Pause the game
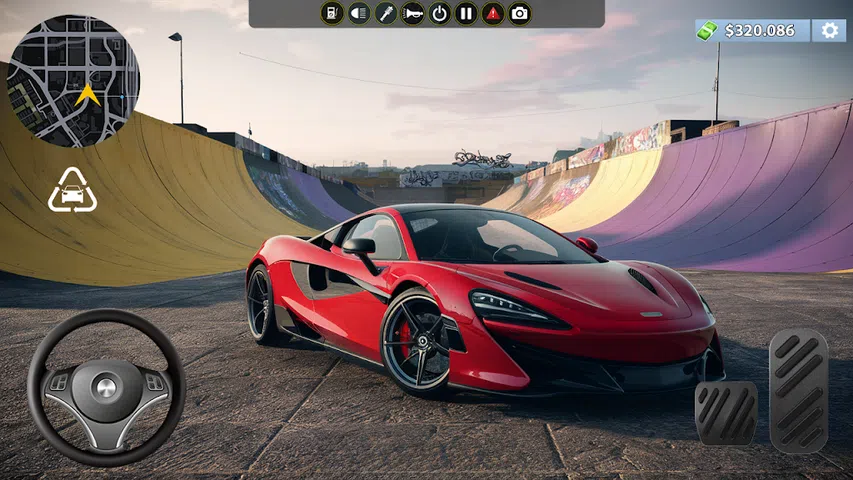This screenshot has width=853, height=480. 465,13
